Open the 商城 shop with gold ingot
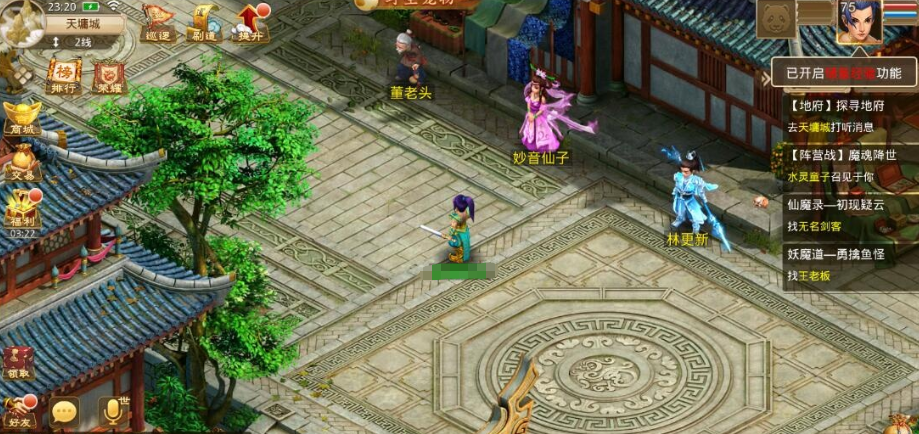This screenshot has width=919, height=434. tap(21, 118)
